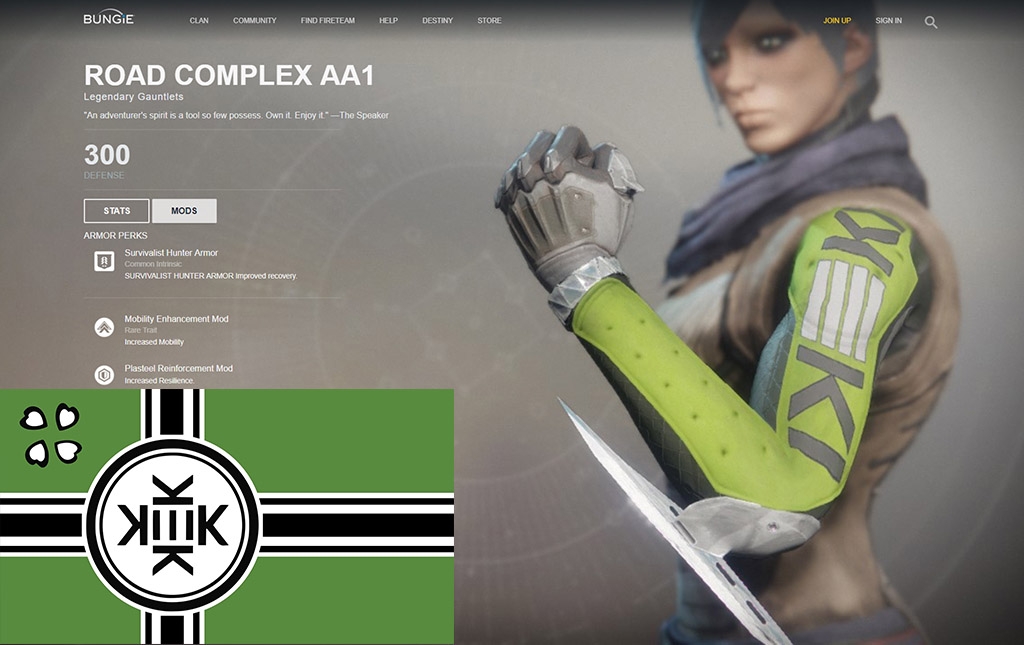Open the Help menu

388,21
